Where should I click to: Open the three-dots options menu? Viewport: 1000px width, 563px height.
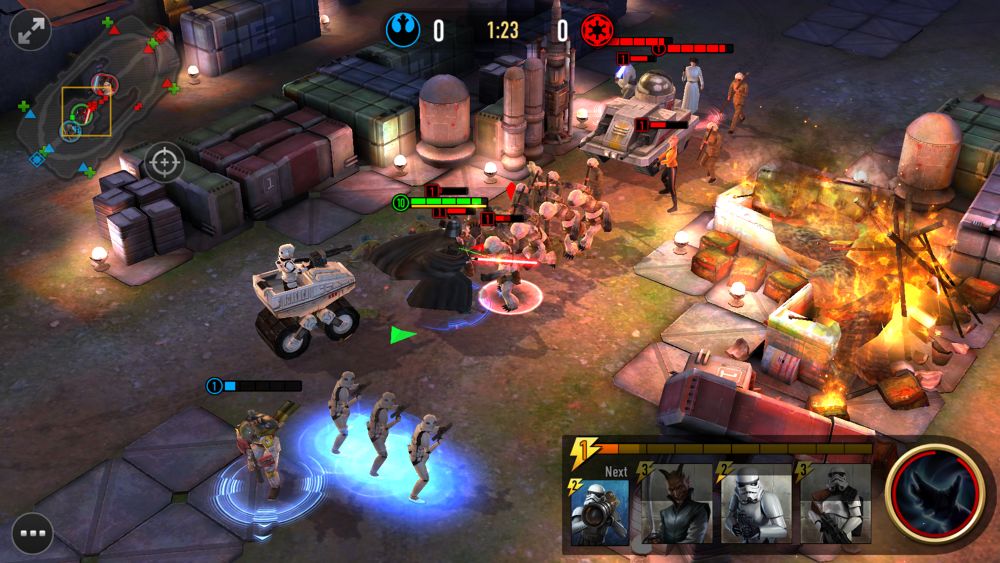(32, 532)
